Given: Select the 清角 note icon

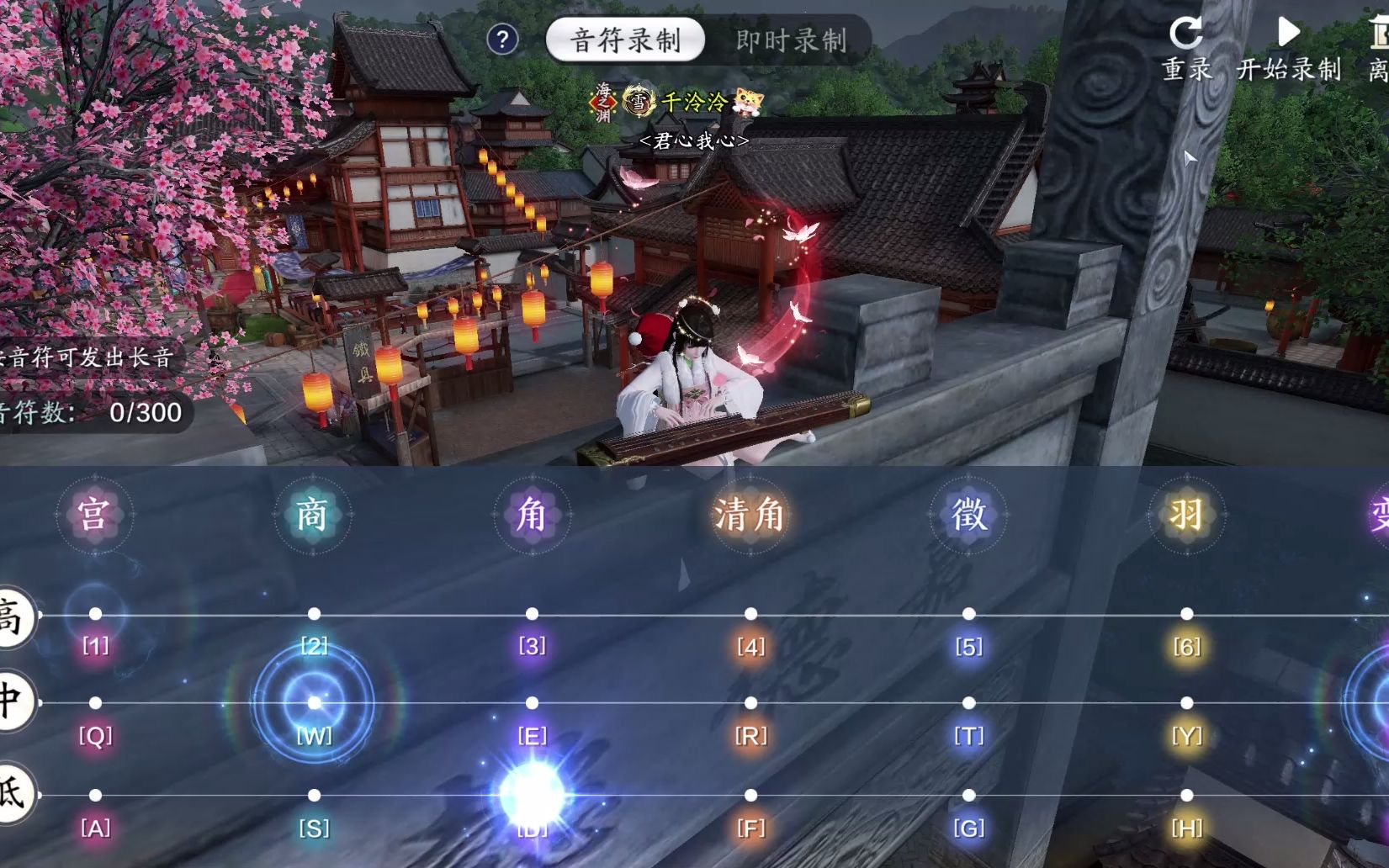Looking at the screenshot, I should 748,516.
